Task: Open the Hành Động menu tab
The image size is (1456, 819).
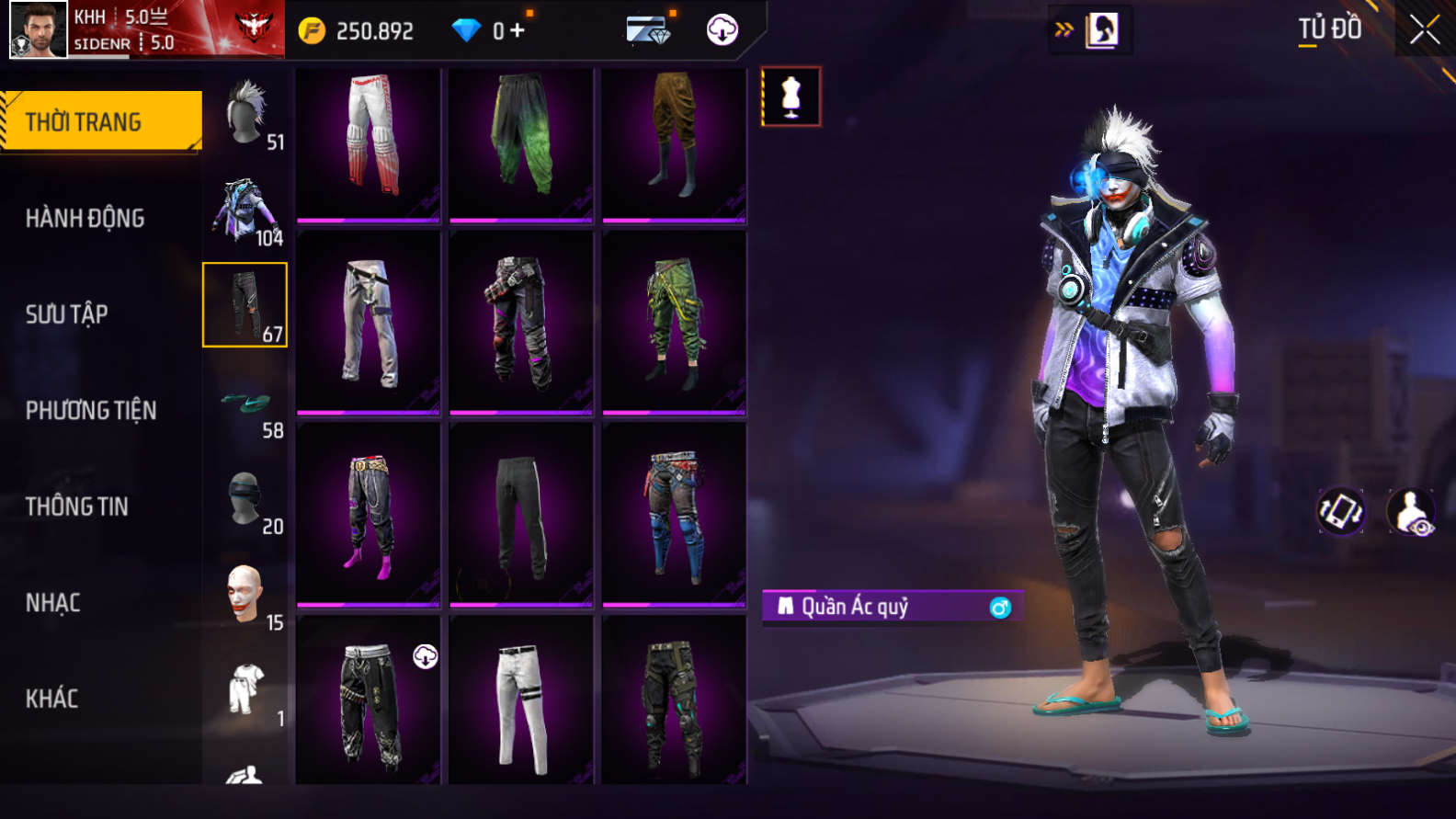Action: [85, 218]
